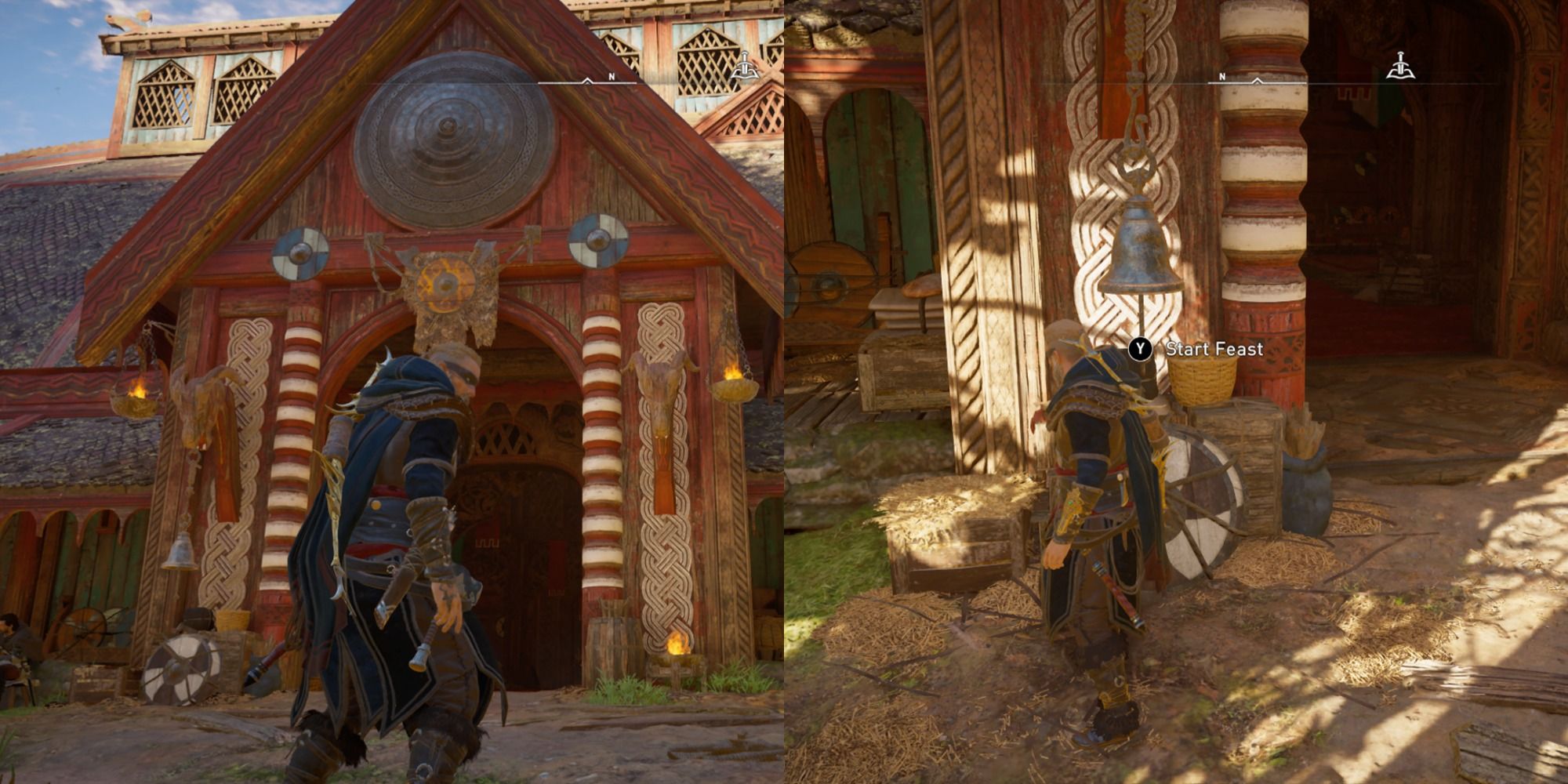Click the white North marker on the left compass
The height and width of the screenshot is (784, 1568).
coord(610,76)
